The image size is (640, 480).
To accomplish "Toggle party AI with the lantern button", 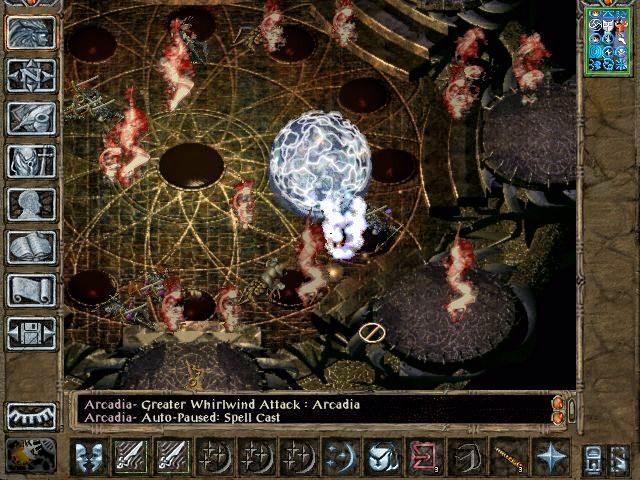I will point(32,456).
